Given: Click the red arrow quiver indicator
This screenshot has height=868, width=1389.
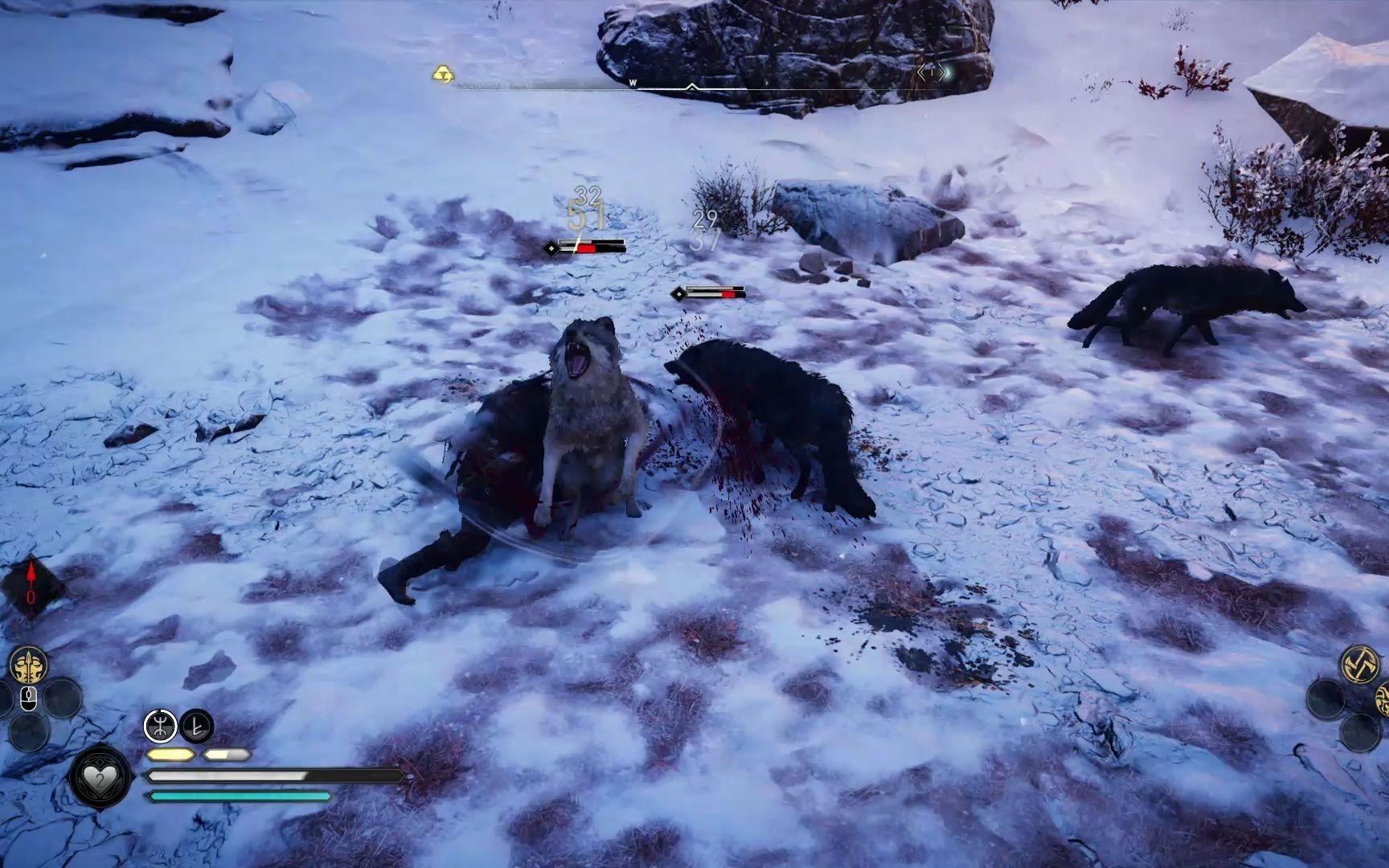Looking at the screenshot, I should click(31, 584).
